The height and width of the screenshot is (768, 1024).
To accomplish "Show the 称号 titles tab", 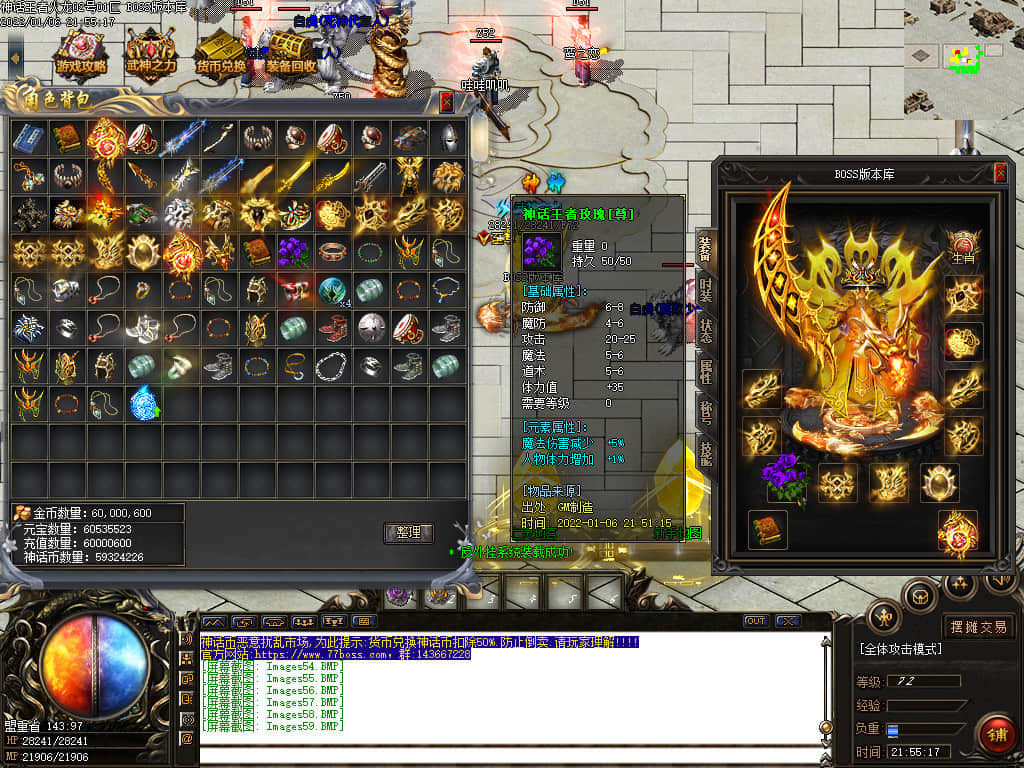I will [x=706, y=412].
